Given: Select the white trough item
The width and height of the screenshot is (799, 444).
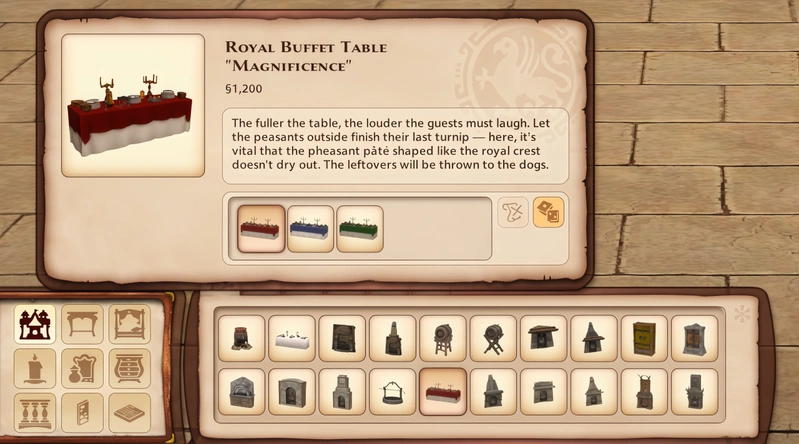Looking at the screenshot, I should click(292, 339).
